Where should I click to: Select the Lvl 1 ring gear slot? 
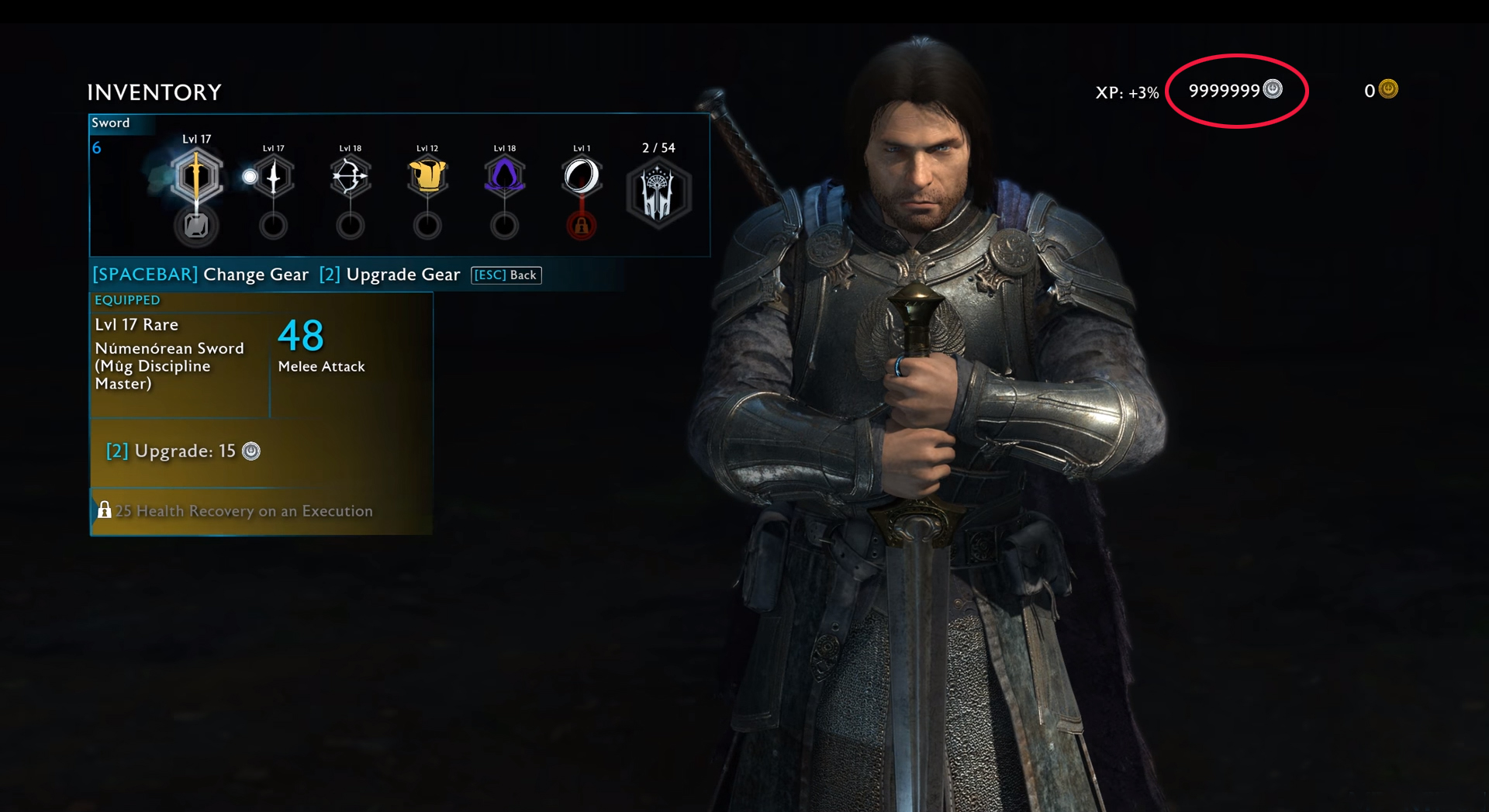pos(582,176)
